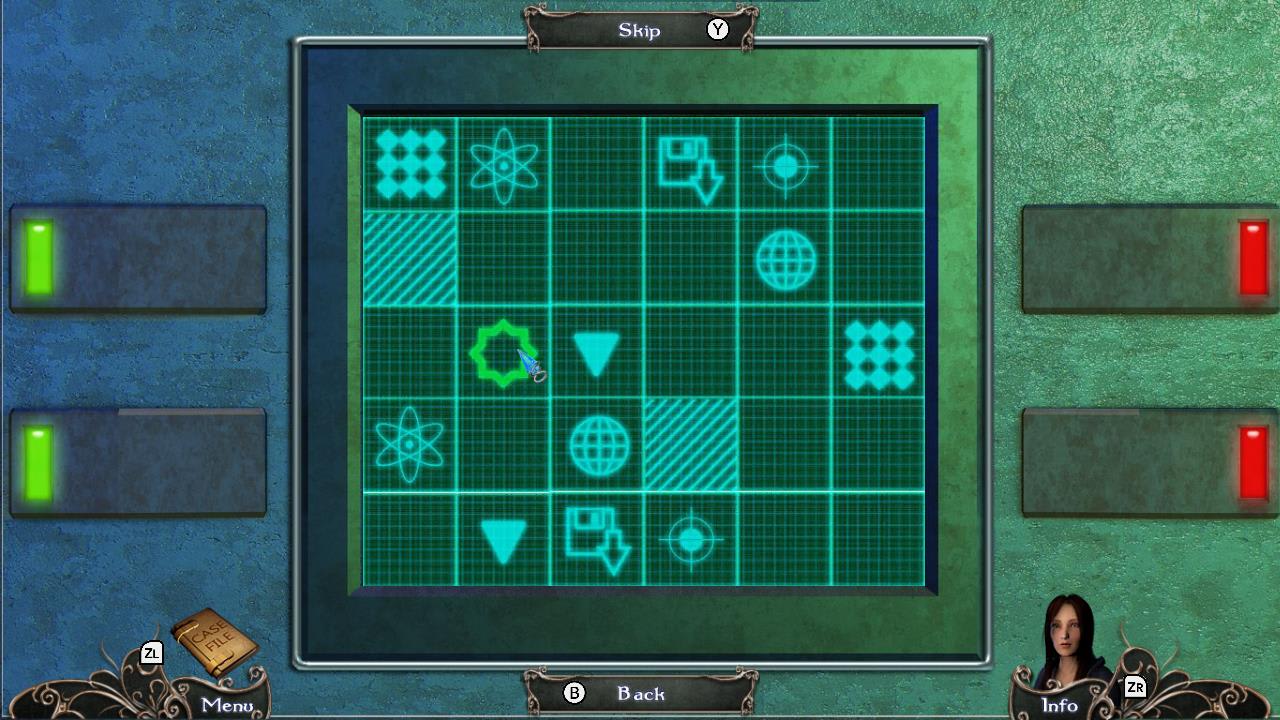Select the triangle symbol next to the green octagon
1280x720 pixels.
click(597, 351)
